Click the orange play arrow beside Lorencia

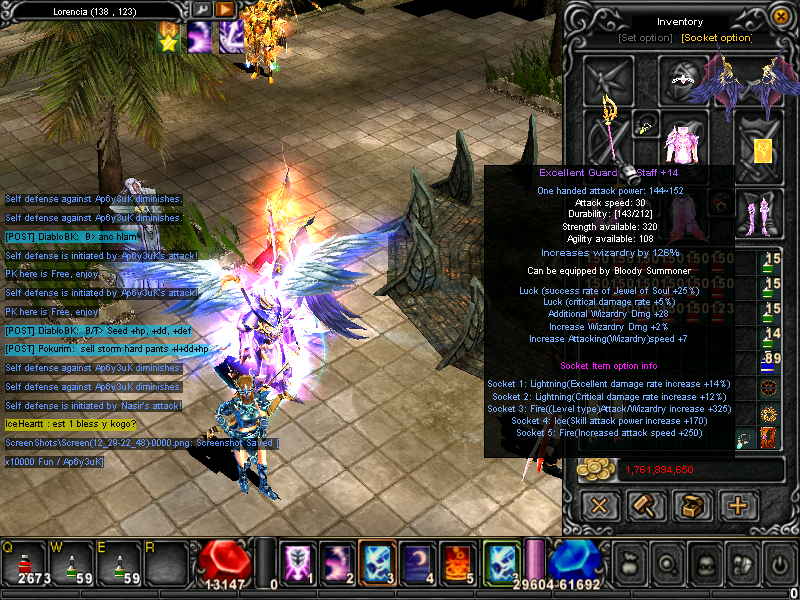226,9
